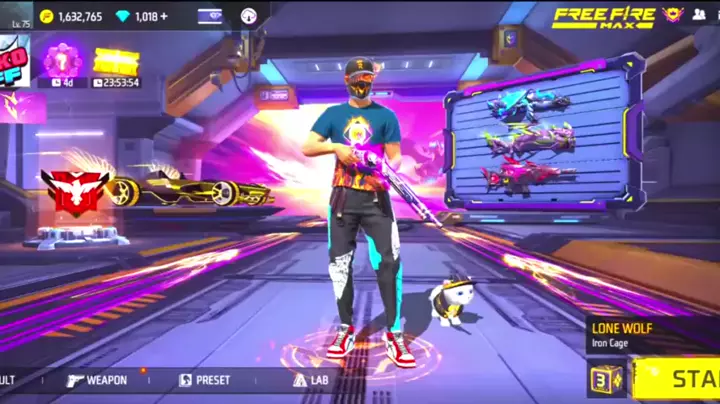The image size is (720, 404).
Task: Open the number 3 dice icon
Action: tap(605, 381)
